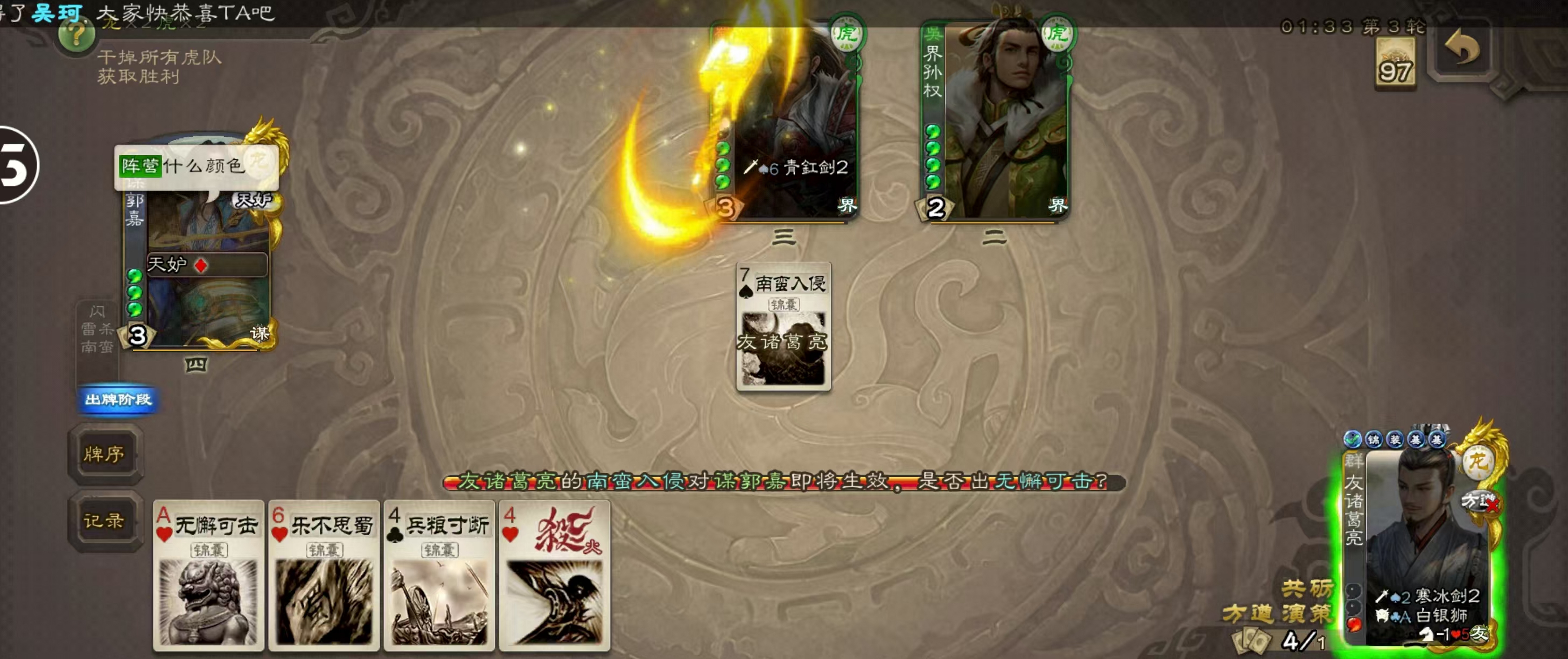Activate the 方遒 skill
The image size is (1568, 659).
tap(1247, 613)
